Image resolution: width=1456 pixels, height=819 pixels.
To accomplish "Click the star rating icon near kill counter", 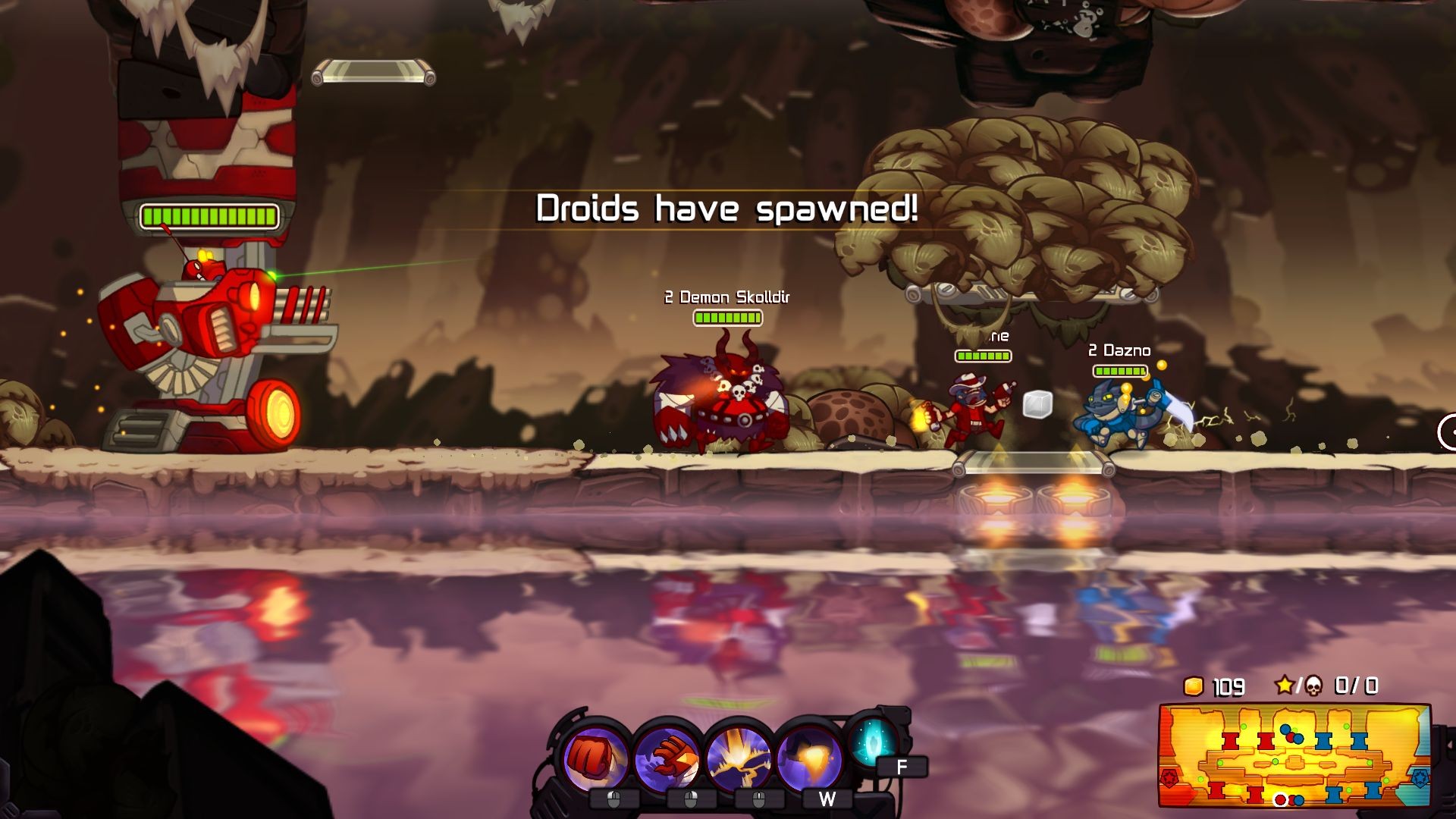I will click(1286, 686).
